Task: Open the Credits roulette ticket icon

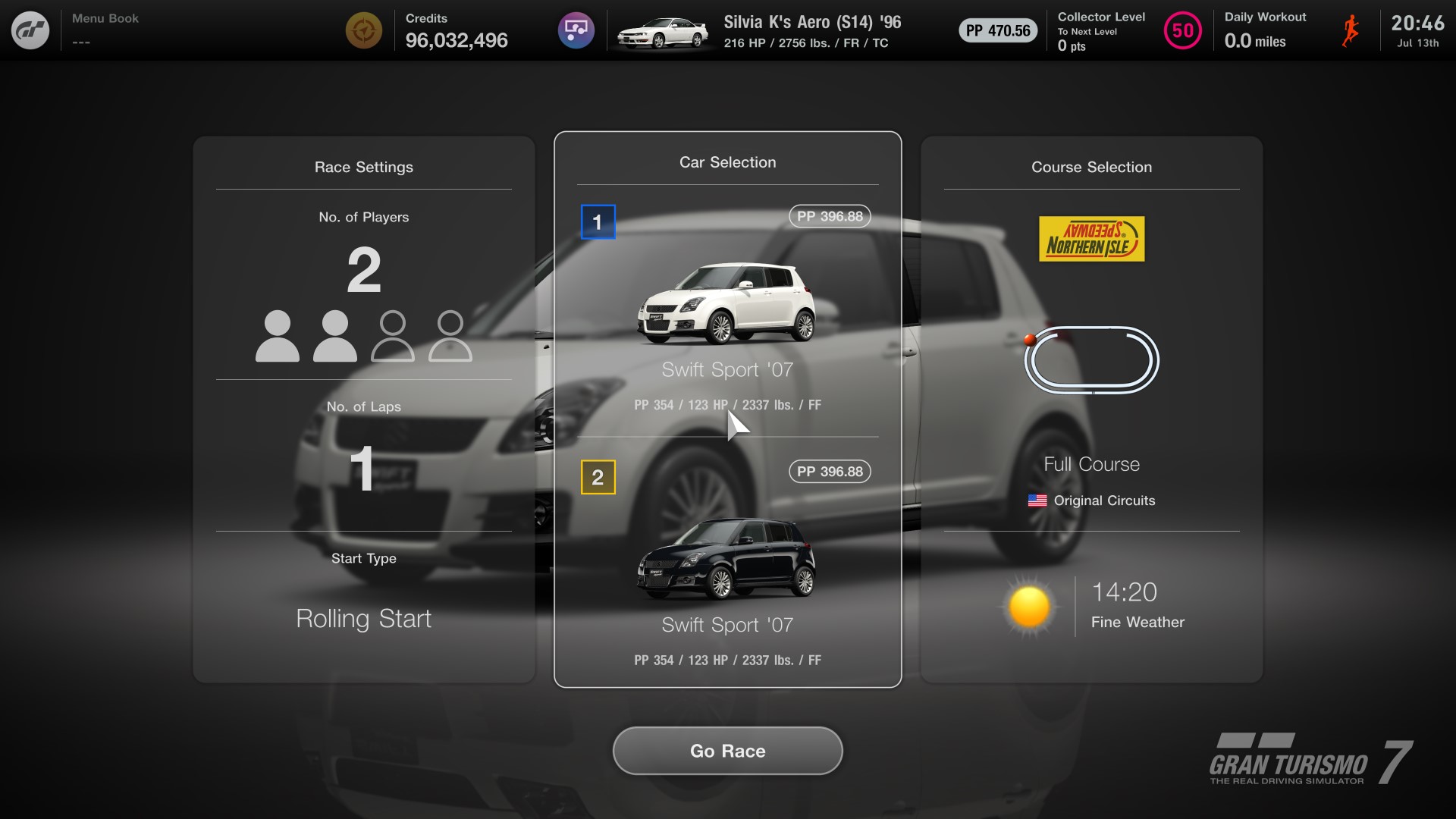Action: (364, 30)
